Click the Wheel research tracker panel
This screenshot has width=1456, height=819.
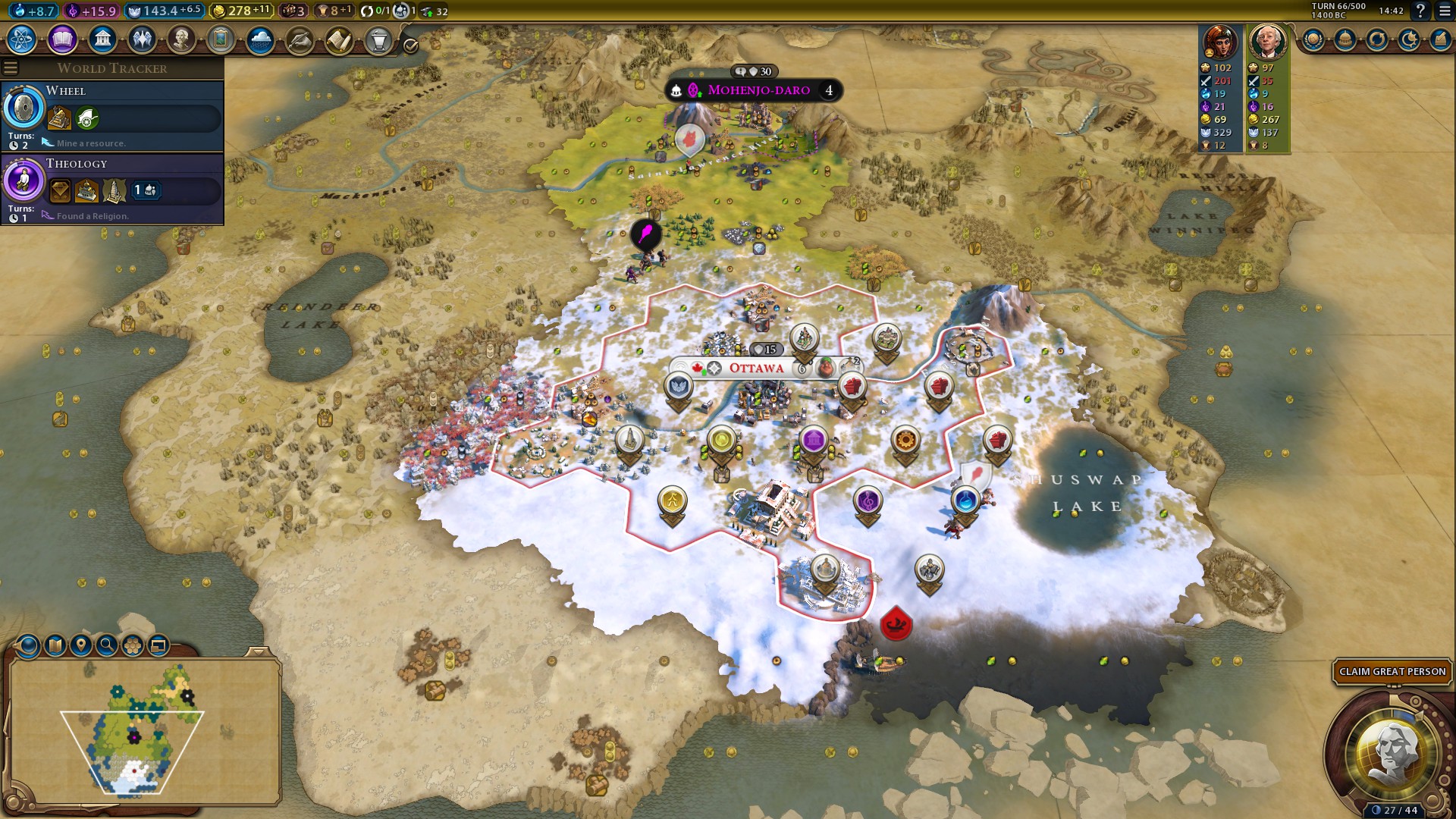pyautogui.click(x=114, y=115)
